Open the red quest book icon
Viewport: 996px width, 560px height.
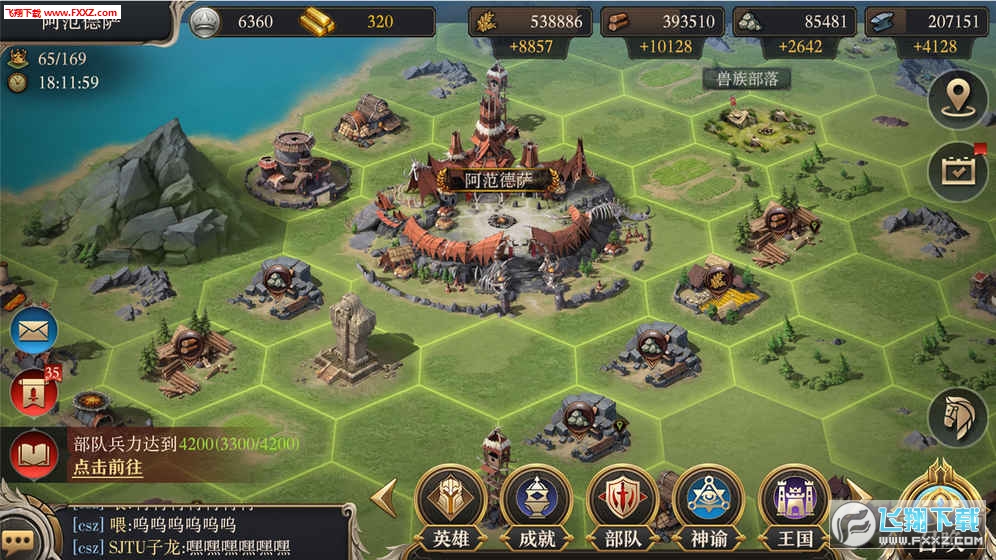[34, 454]
